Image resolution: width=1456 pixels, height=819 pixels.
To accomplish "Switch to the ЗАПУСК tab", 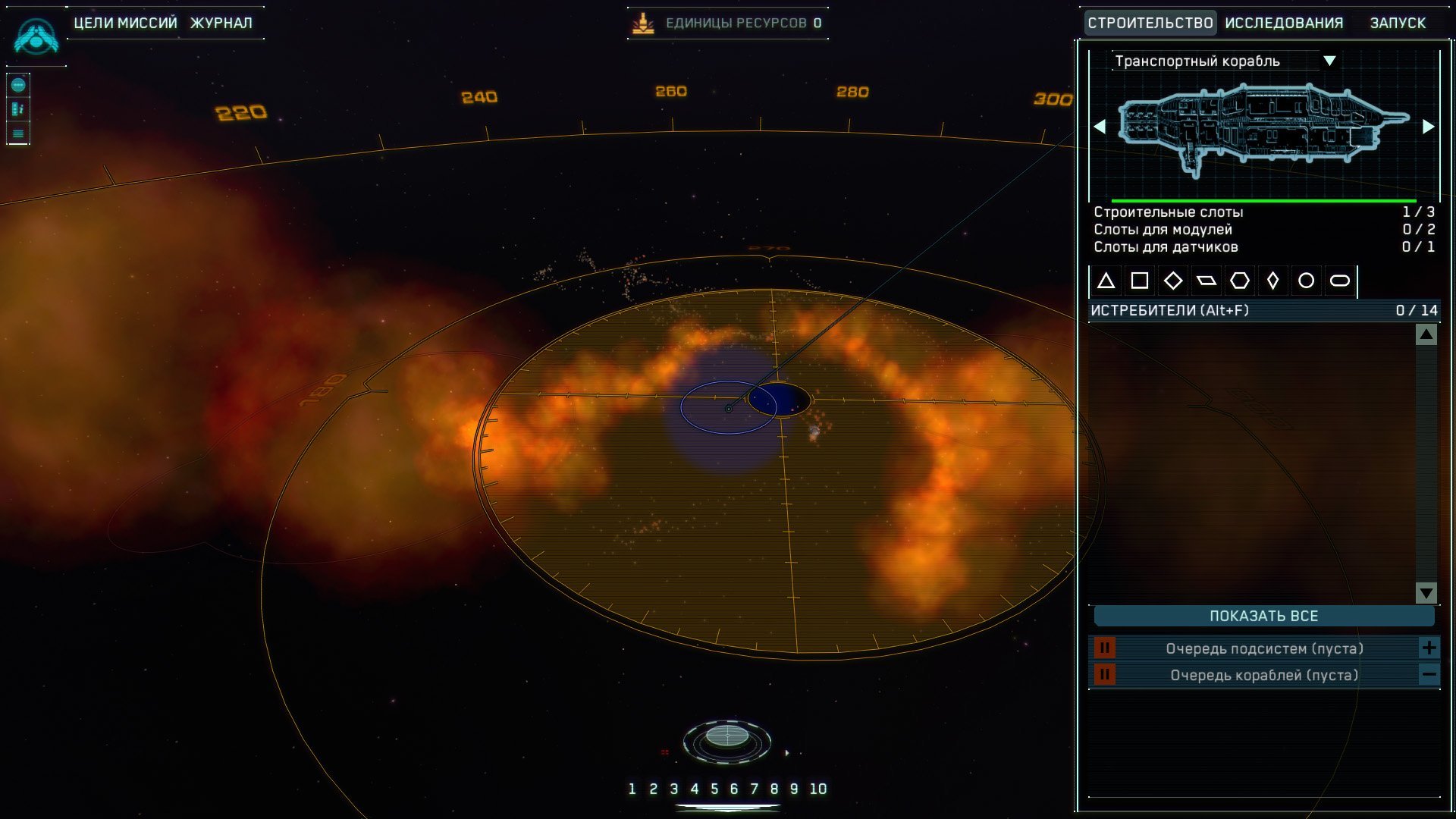I will [x=1397, y=23].
